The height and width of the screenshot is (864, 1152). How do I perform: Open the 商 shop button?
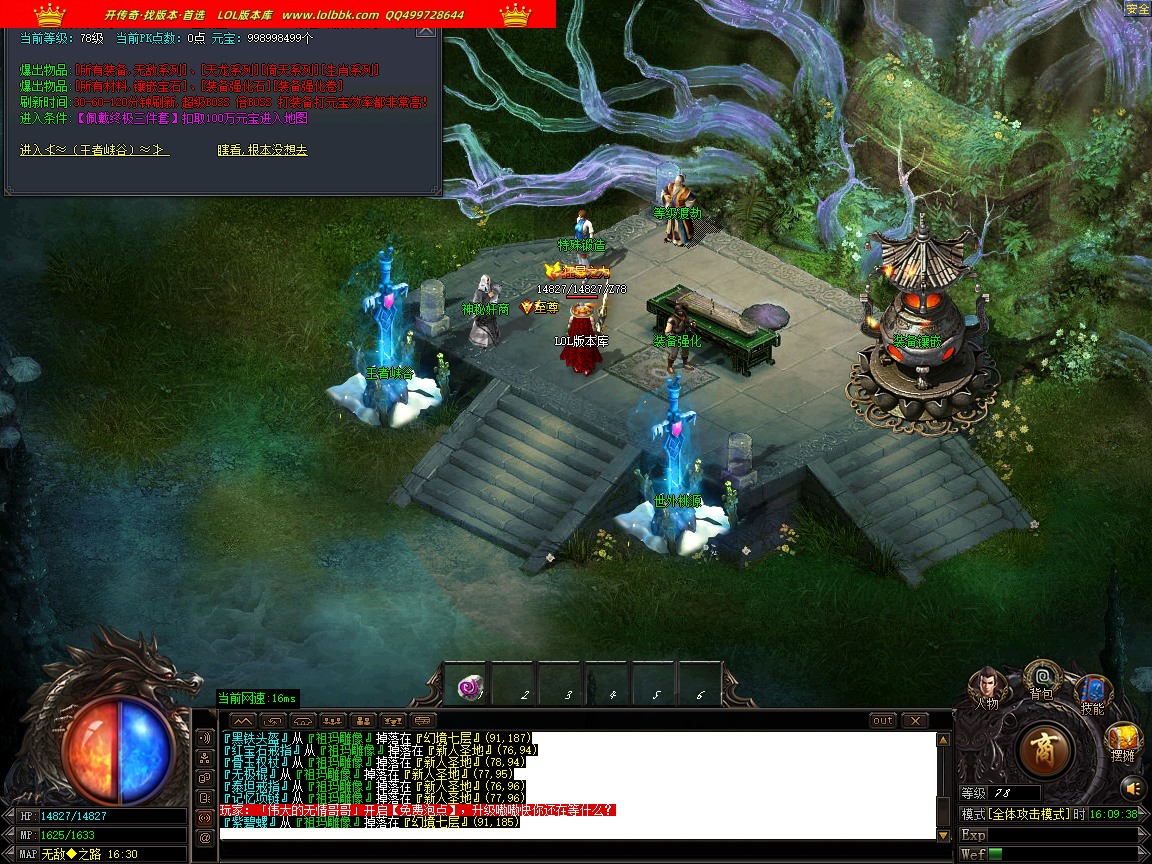coord(1045,750)
